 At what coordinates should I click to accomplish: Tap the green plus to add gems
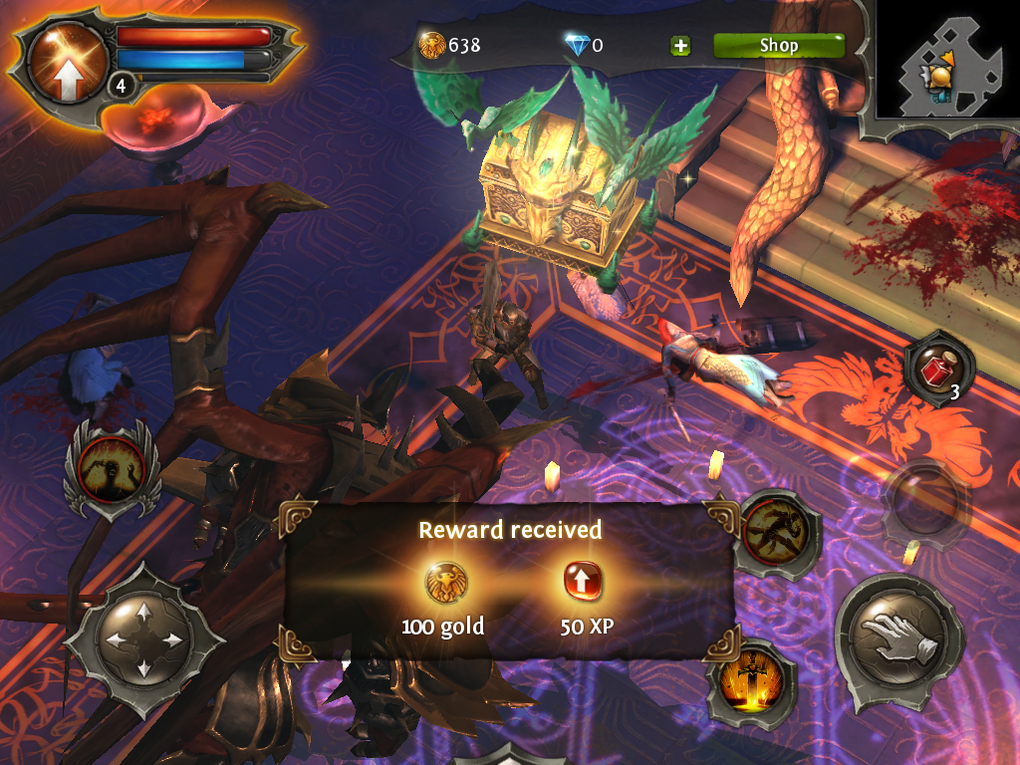680,46
